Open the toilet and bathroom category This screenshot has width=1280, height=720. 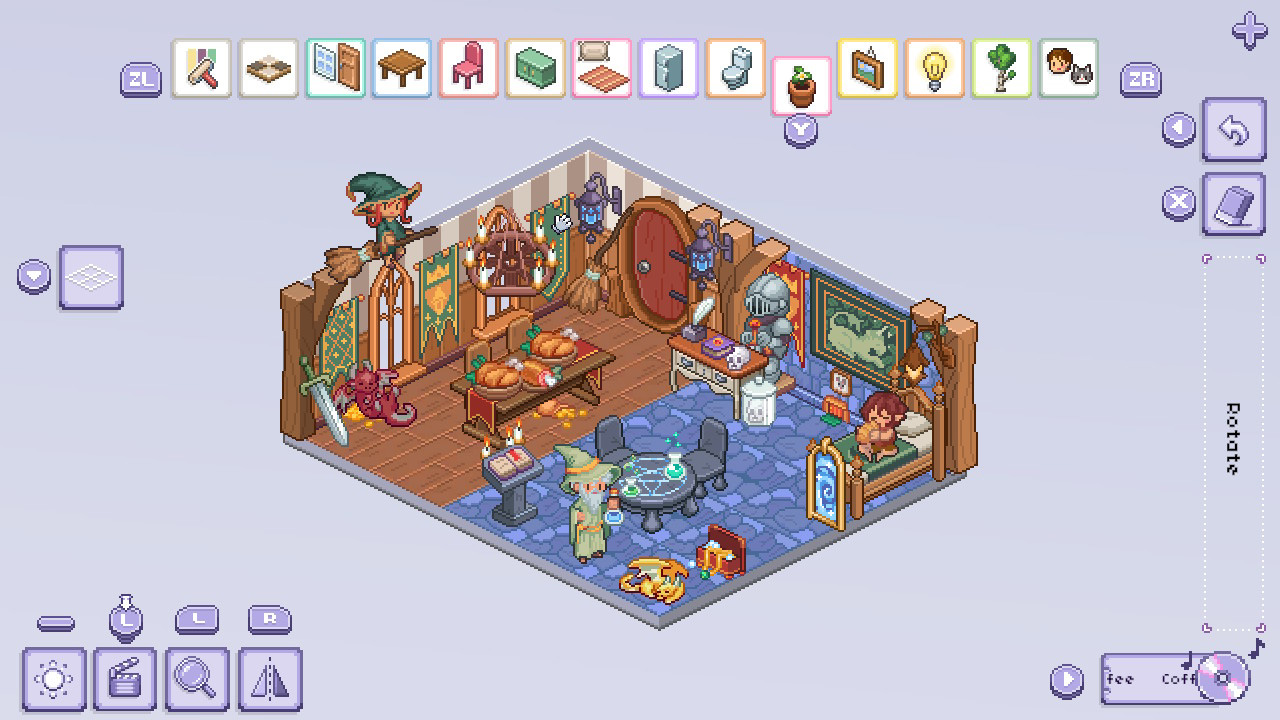(x=735, y=68)
